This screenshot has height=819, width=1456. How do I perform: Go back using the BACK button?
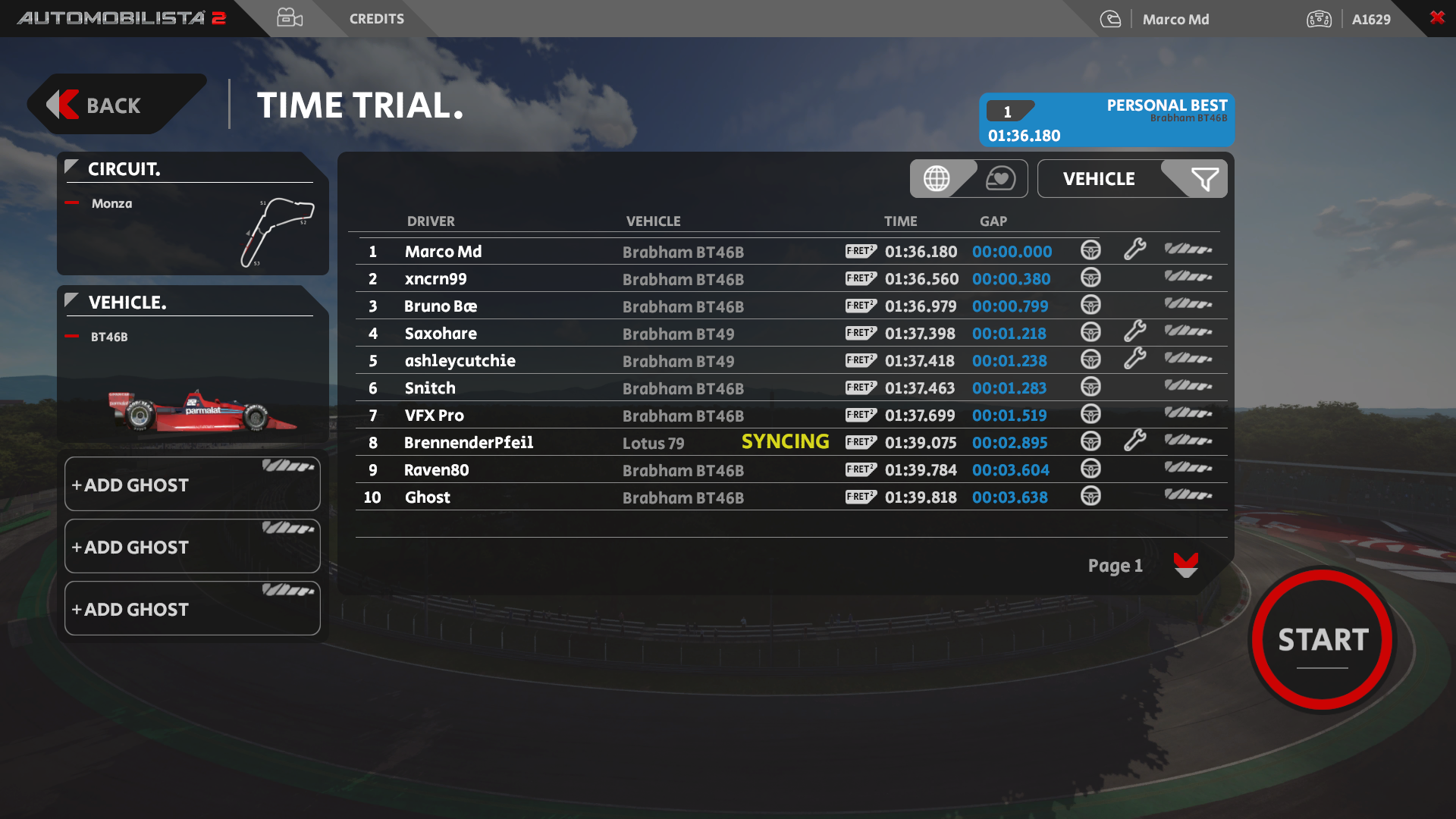point(114,105)
